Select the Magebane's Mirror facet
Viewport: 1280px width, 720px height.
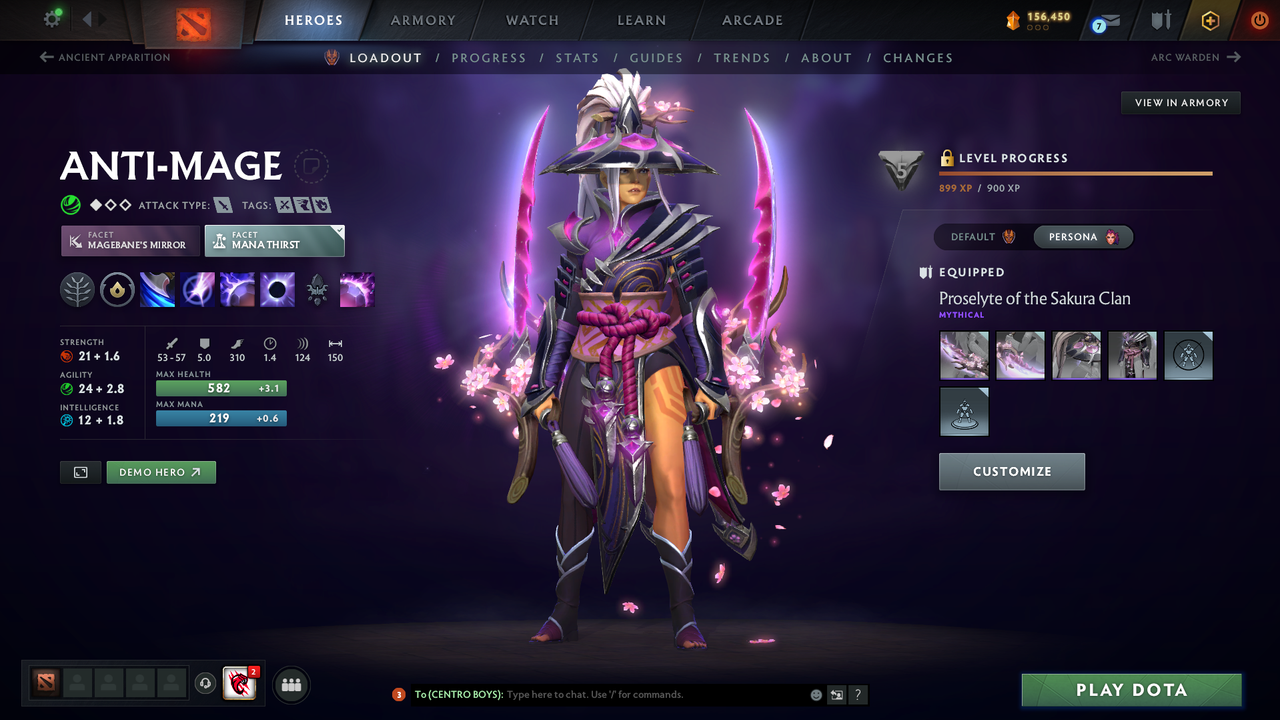coord(130,240)
